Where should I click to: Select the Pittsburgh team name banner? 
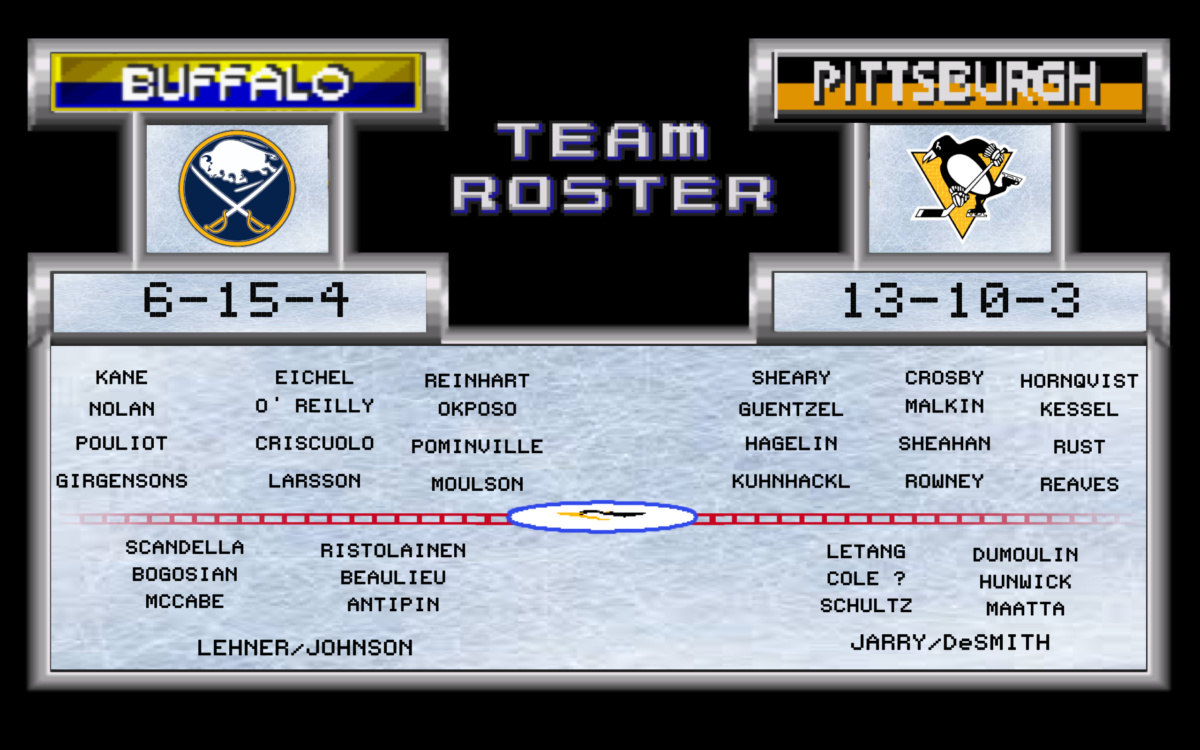[x=958, y=82]
